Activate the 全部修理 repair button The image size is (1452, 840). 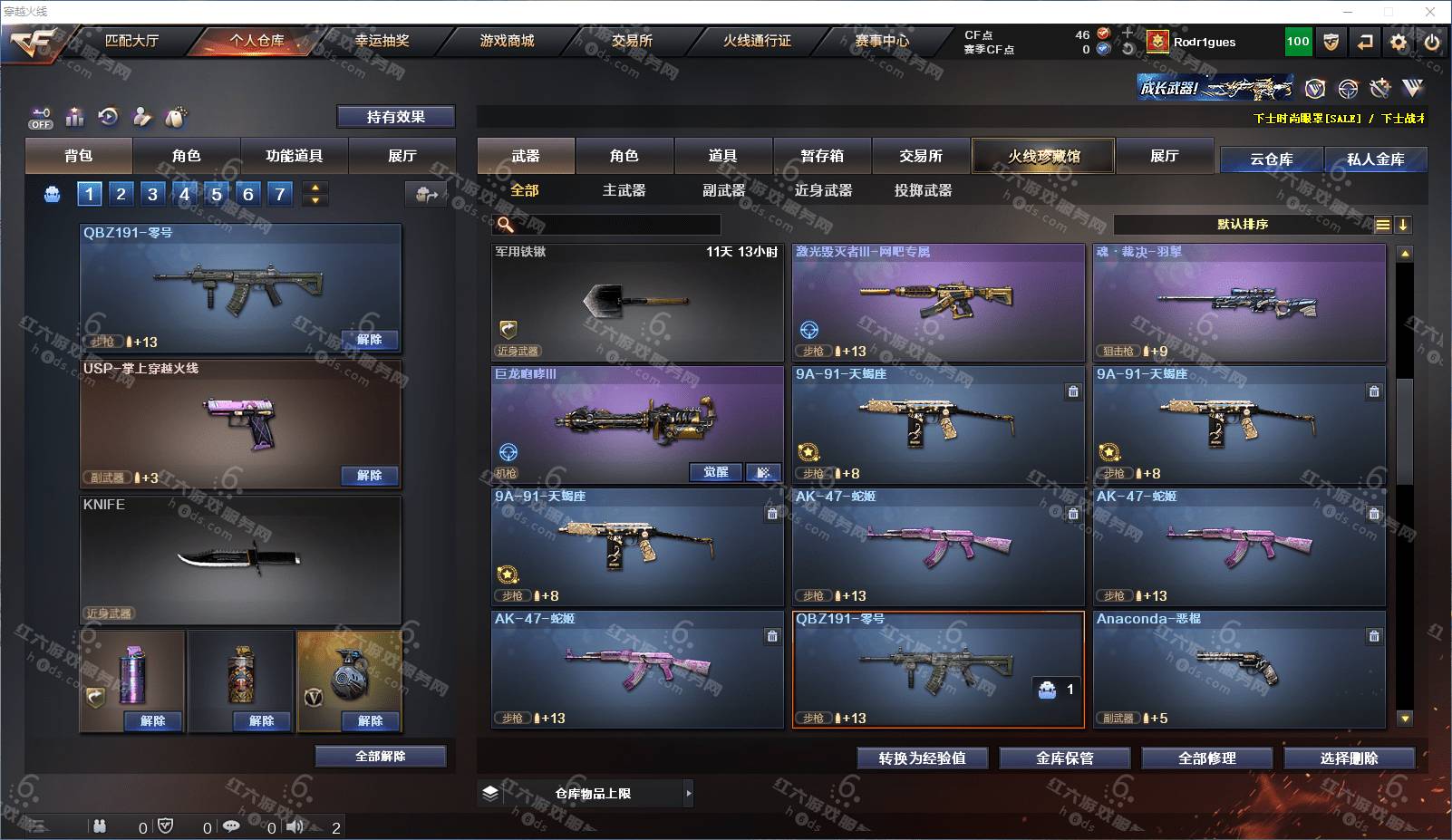pyautogui.click(x=1206, y=758)
